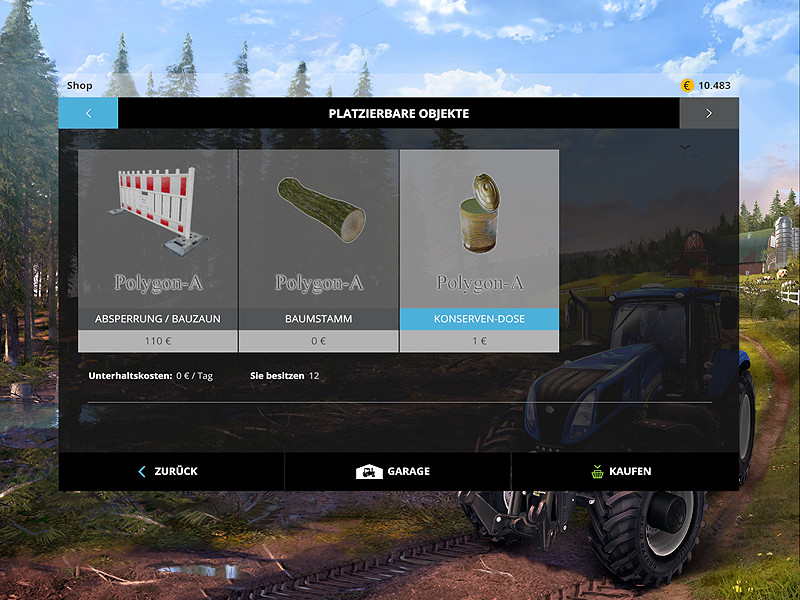Go to next shop category arrow
The height and width of the screenshot is (600, 800).
pos(709,113)
